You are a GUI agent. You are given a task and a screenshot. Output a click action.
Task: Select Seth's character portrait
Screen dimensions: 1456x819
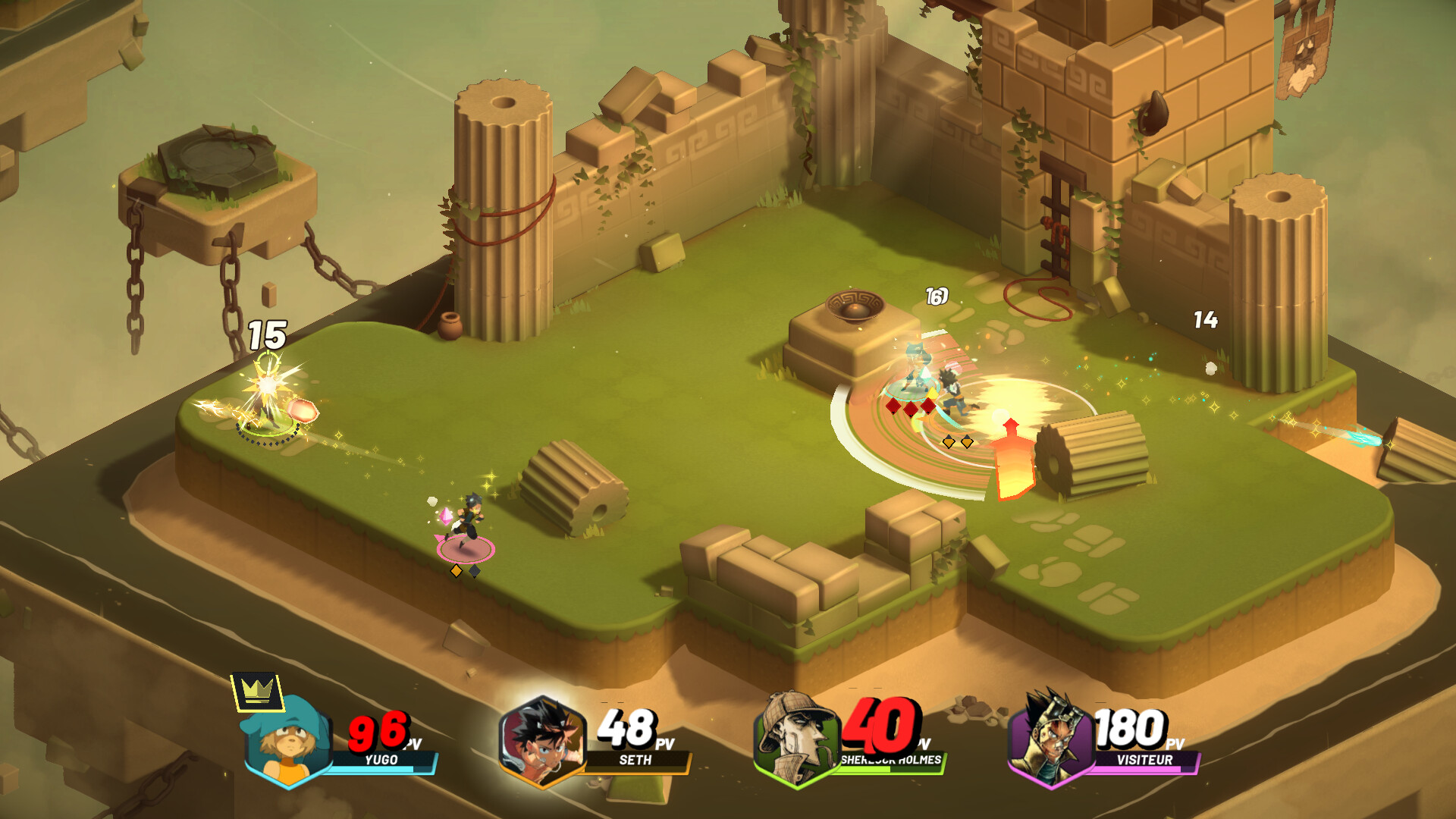tap(543, 739)
